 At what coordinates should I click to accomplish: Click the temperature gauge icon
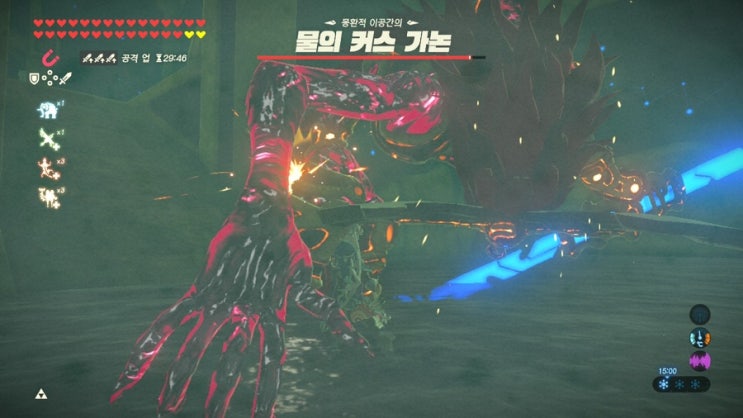[698, 337]
